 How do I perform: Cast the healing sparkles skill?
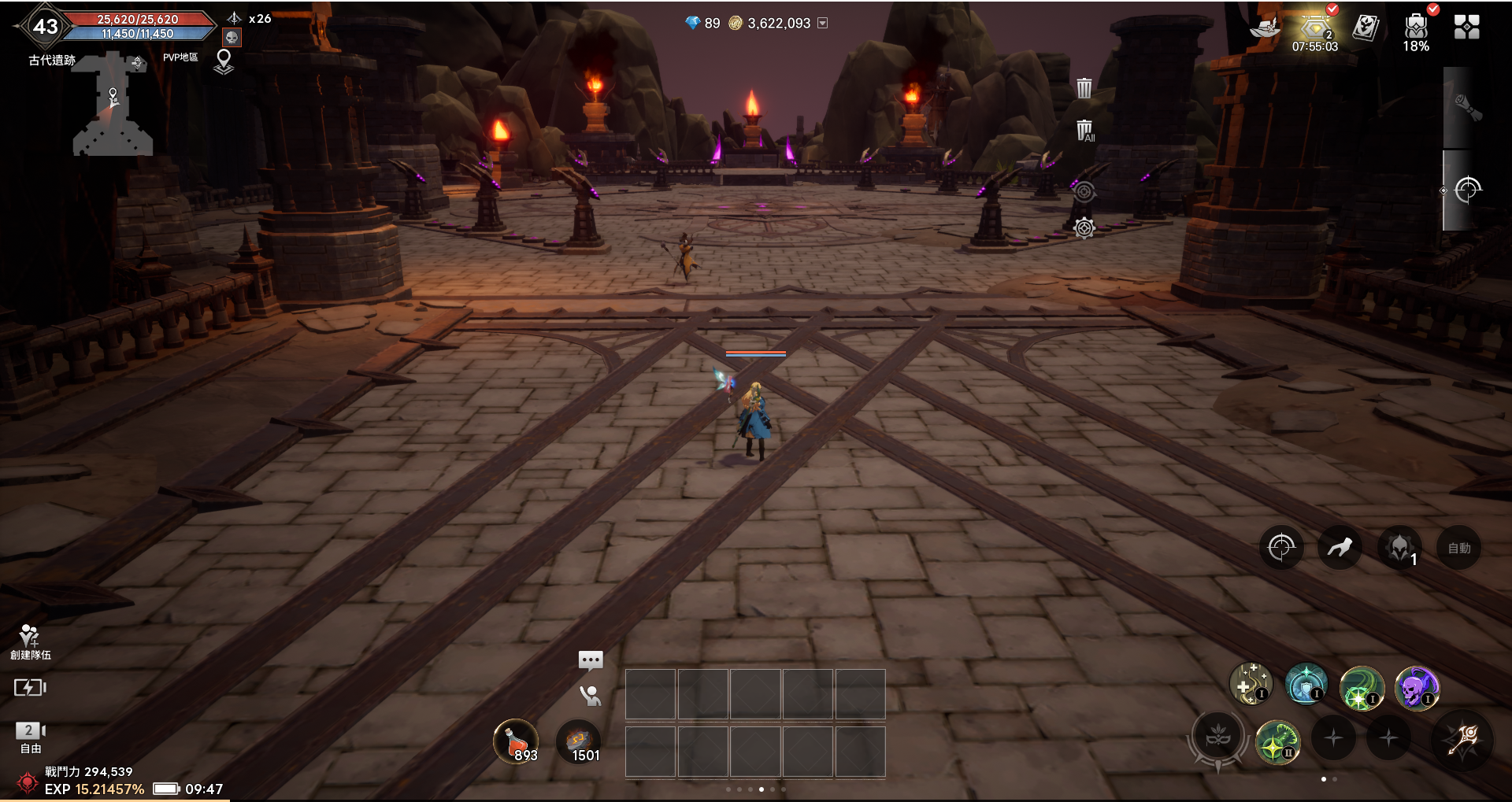coord(1250,683)
